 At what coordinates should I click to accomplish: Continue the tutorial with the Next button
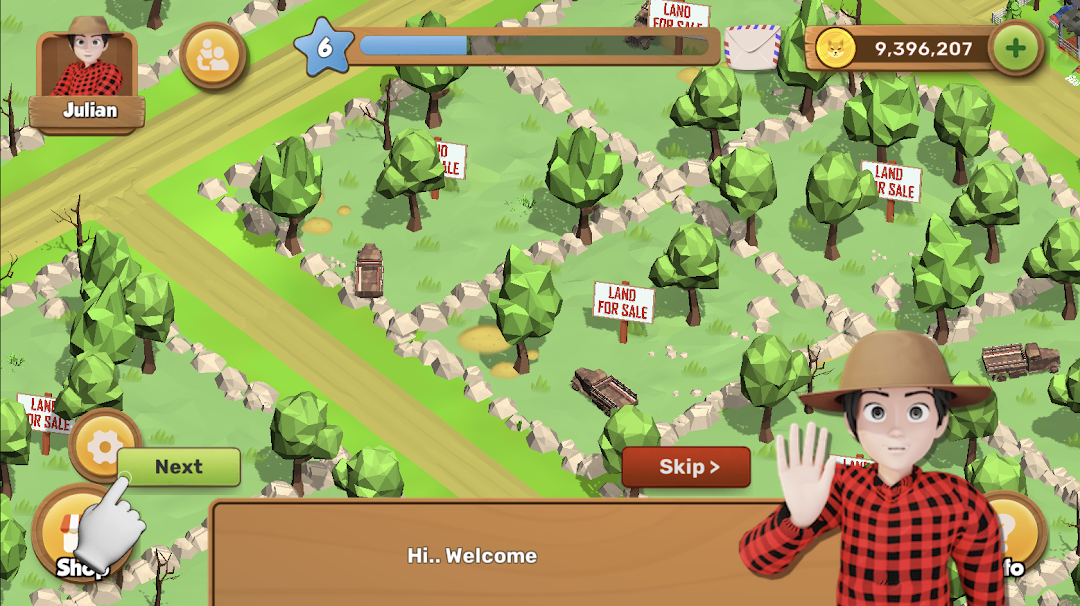click(x=179, y=467)
